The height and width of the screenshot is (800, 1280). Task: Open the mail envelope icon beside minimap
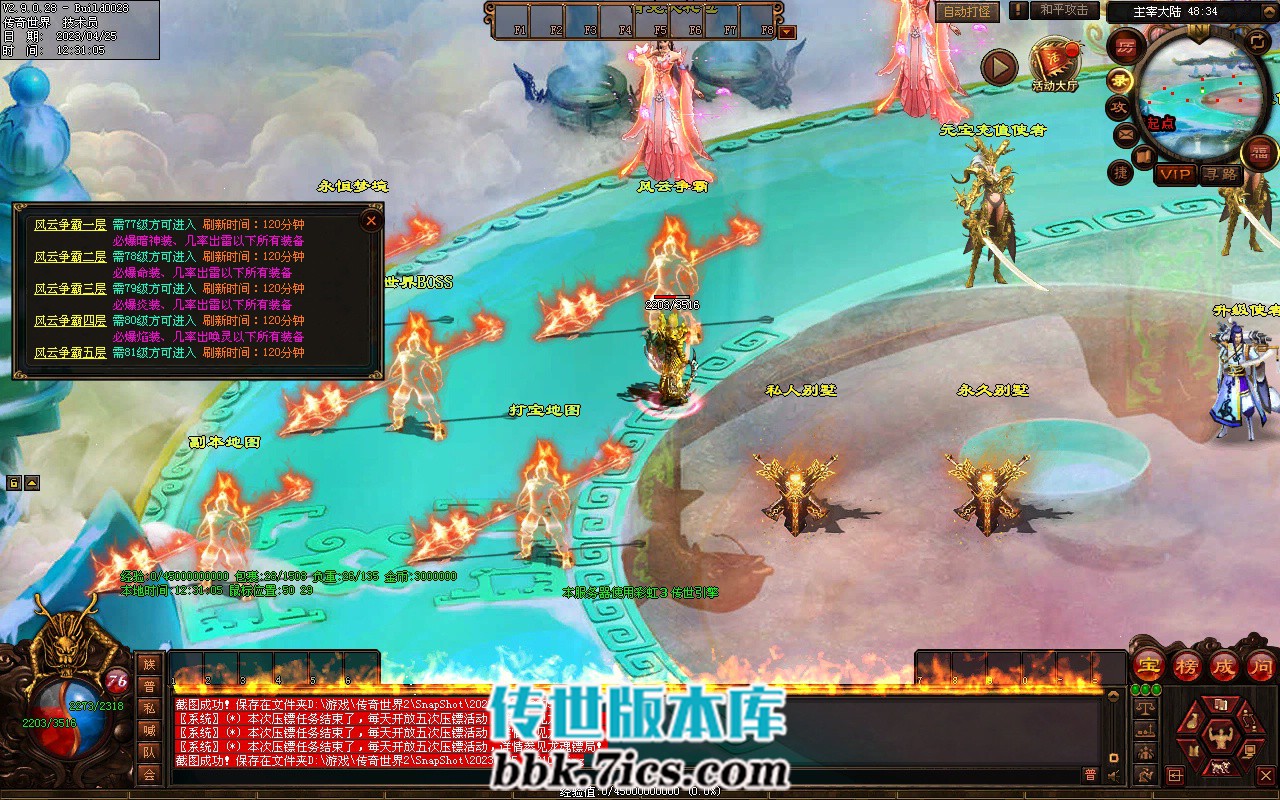(x=1126, y=133)
